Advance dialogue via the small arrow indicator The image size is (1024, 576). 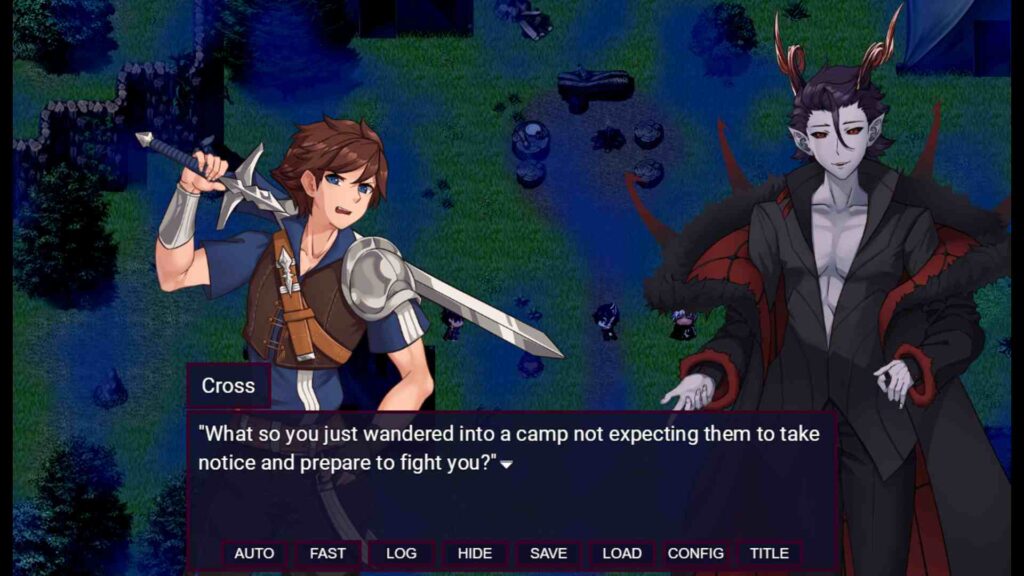click(507, 465)
